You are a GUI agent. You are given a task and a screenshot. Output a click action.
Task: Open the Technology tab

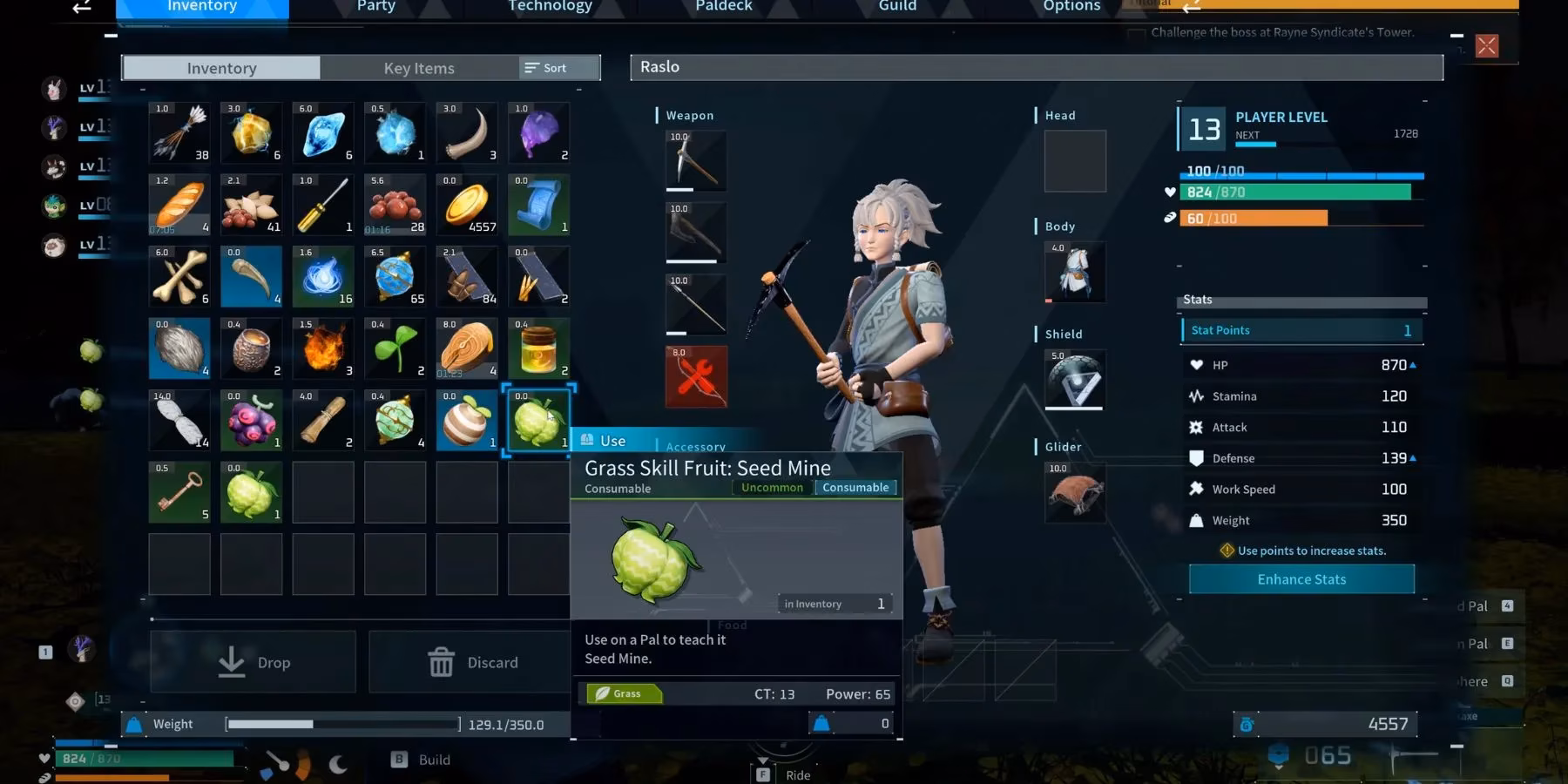549,7
